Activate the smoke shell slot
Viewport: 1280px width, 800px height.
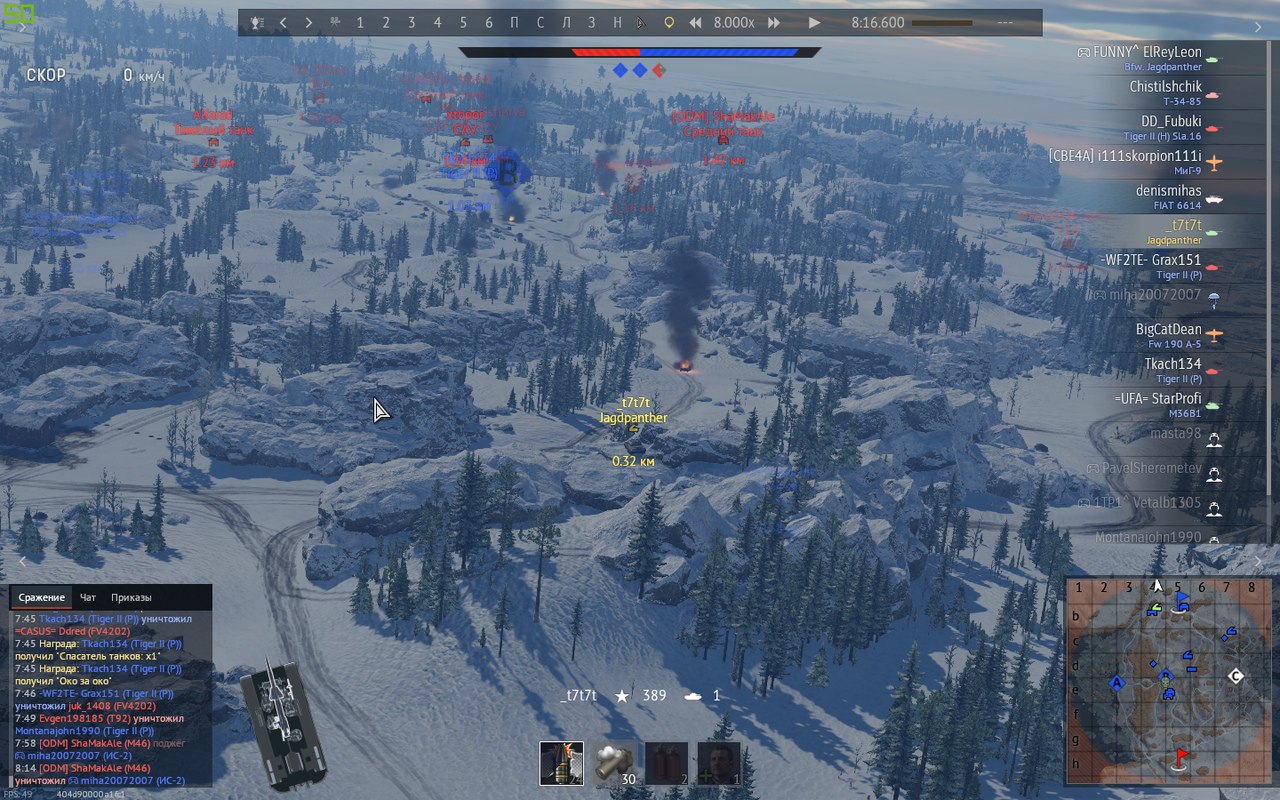coord(612,763)
